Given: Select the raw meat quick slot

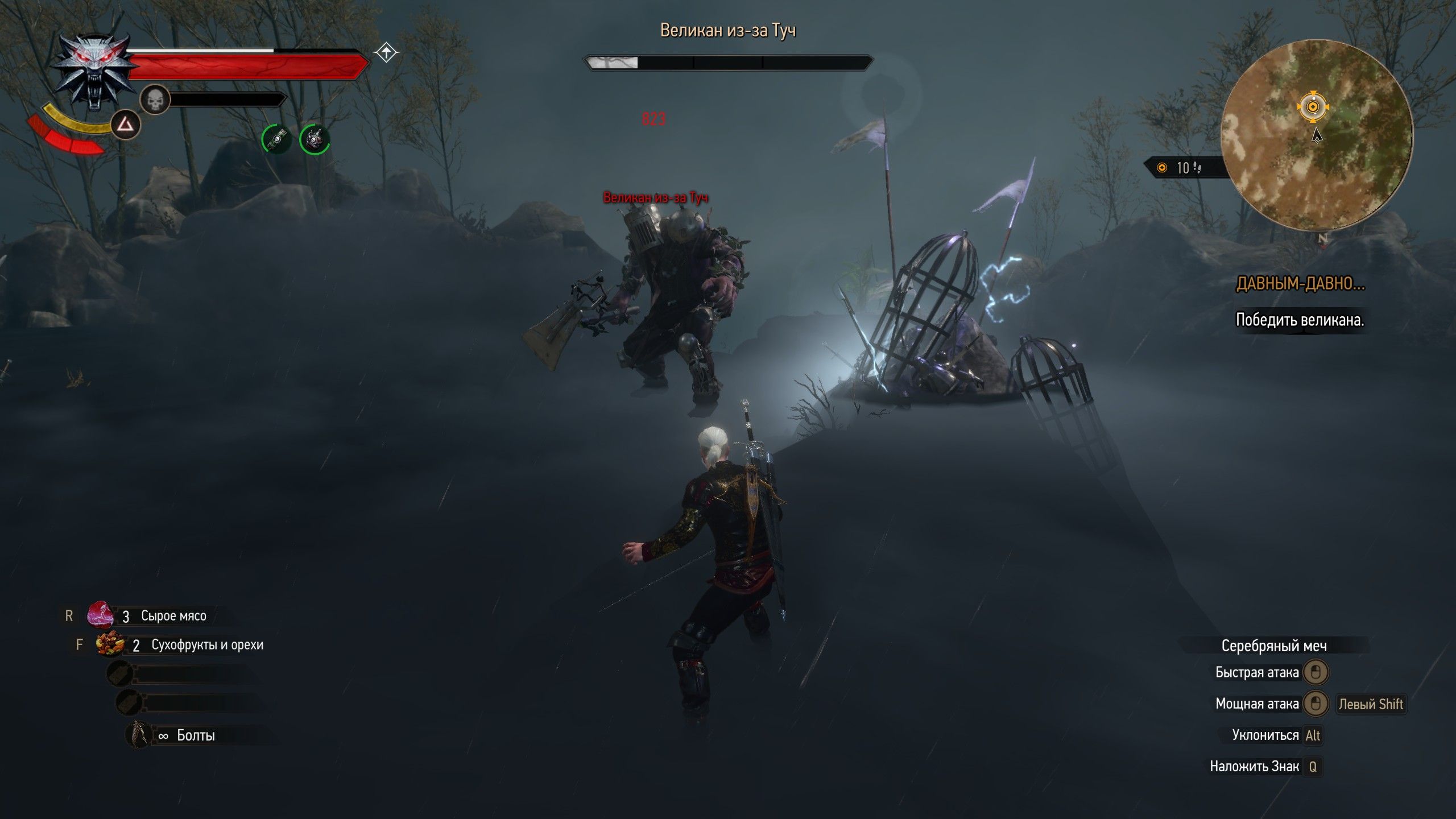Looking at the screenshot, I should (x=100, y=615).
